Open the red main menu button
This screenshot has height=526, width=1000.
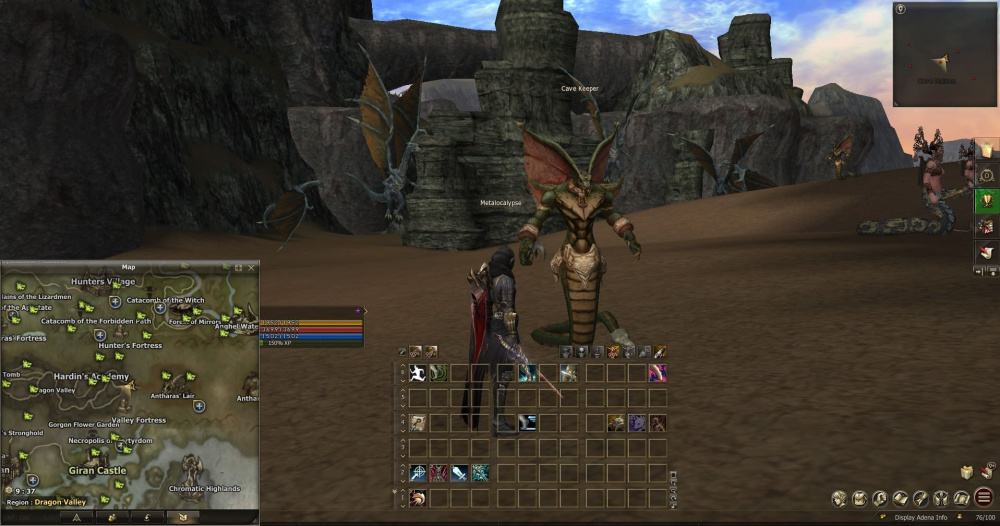click(x=985, y=498)
